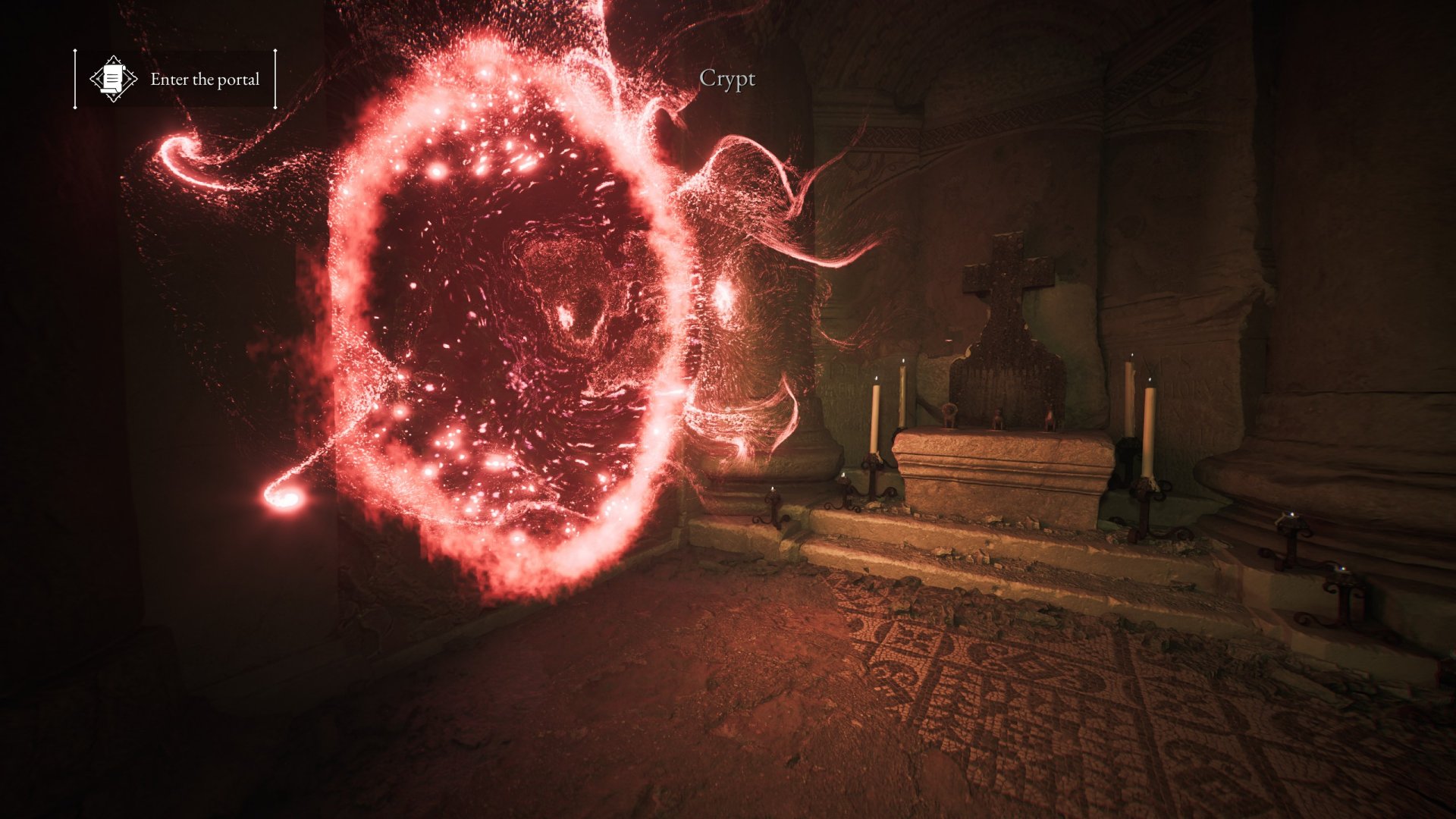
Task: Open the "Enter the portal" objective tracker
Action: [204, 79]
